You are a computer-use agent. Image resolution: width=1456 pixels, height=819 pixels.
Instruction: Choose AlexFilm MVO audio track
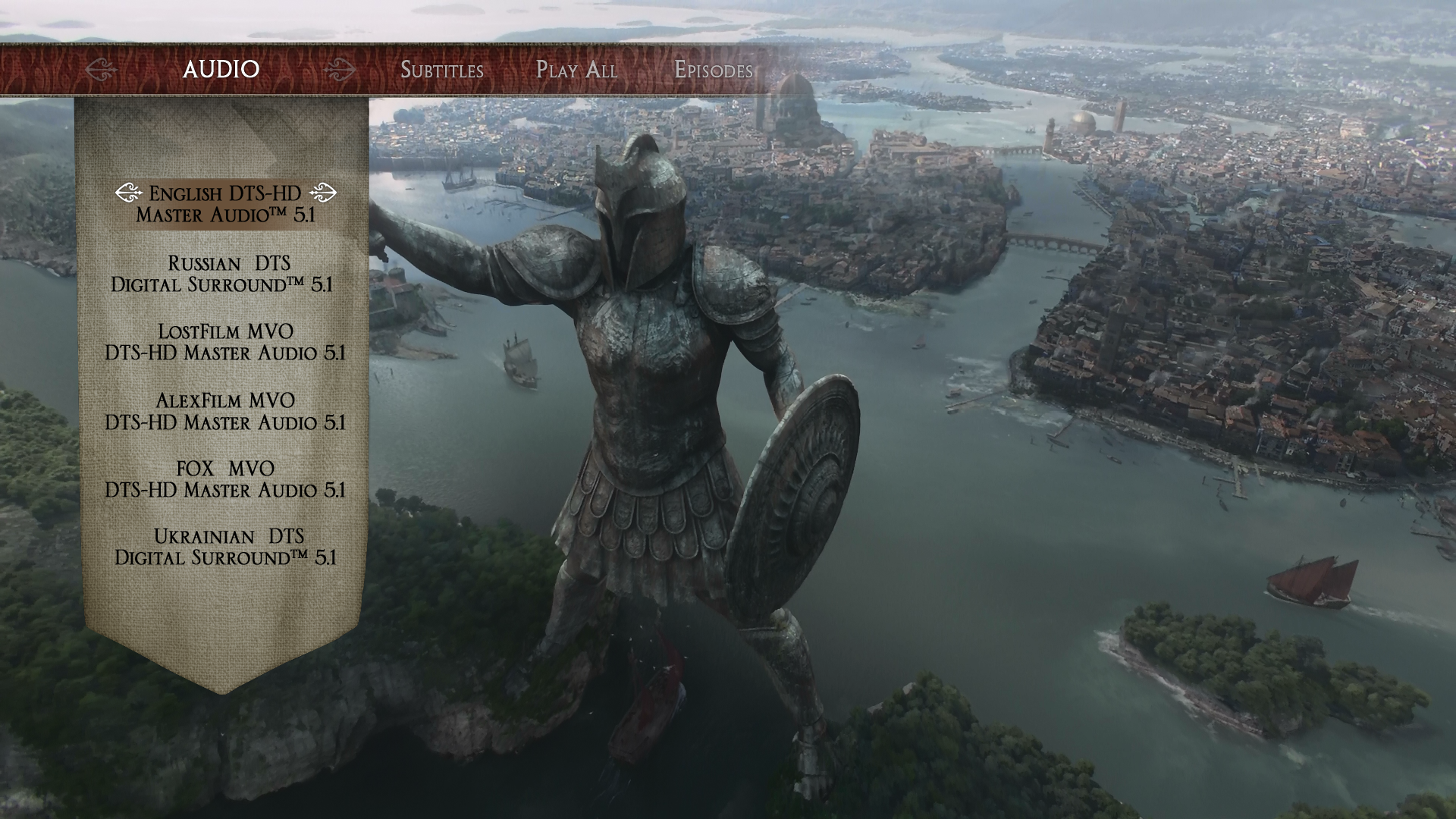coord(225,411)
